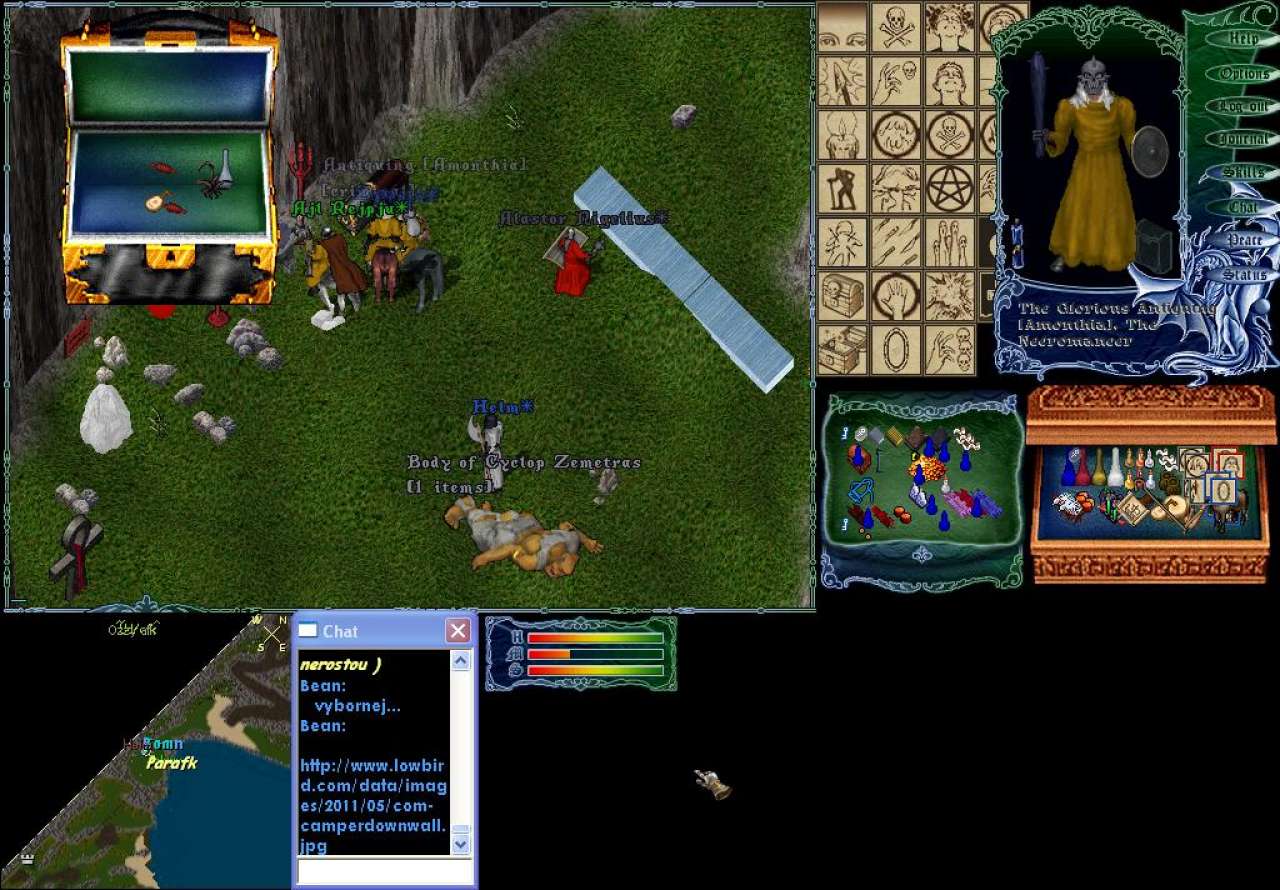The height and width of the screenshot is (890, 1280).
Task: Cast the open hand circle spell
Action: click(x=896, y=295)
